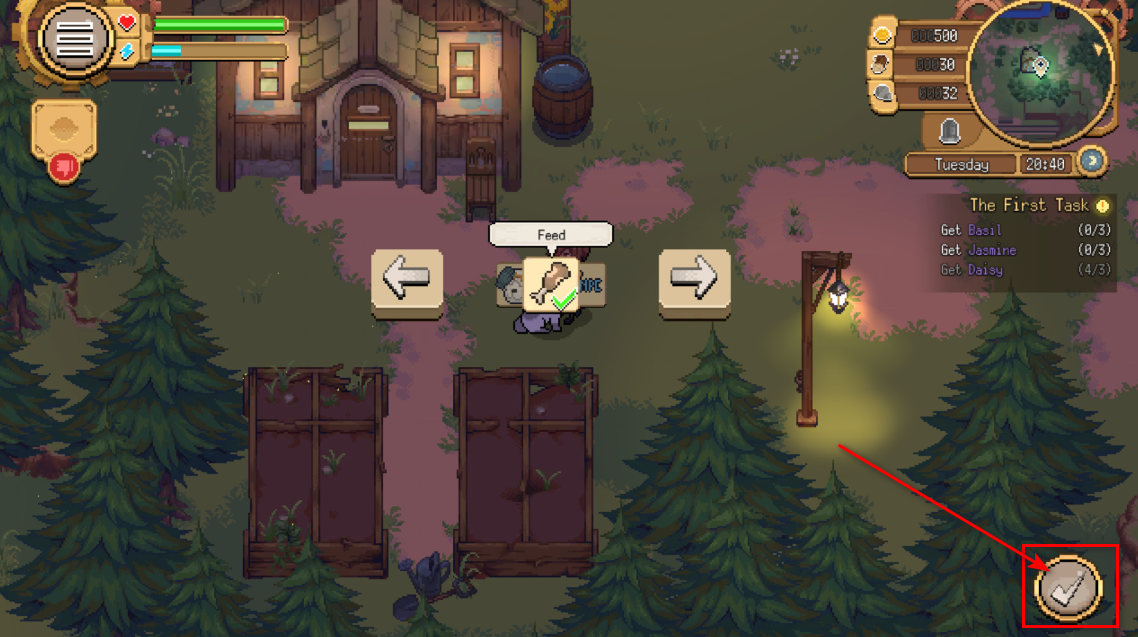
Task: Open The First Task quest tracker
Action: [x=1029, y=205]
